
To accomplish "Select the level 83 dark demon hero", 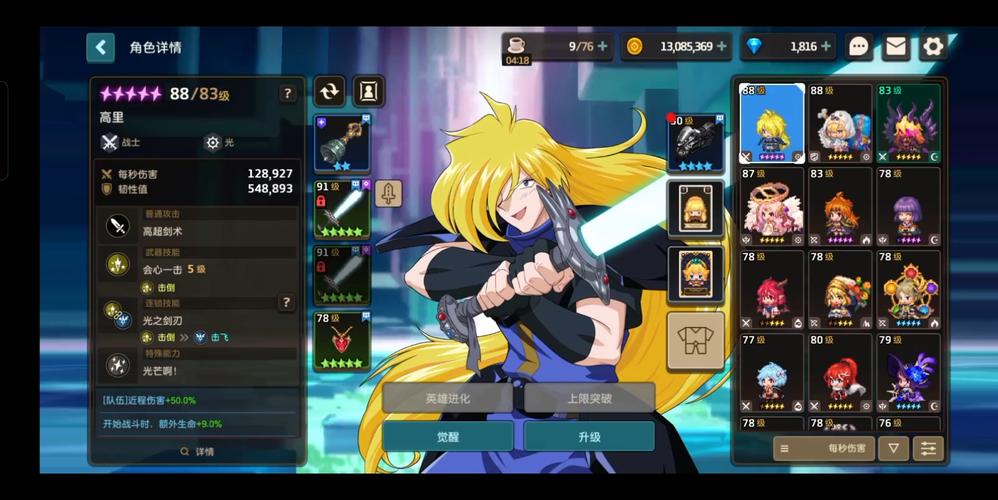I will [x=908, y=123].
